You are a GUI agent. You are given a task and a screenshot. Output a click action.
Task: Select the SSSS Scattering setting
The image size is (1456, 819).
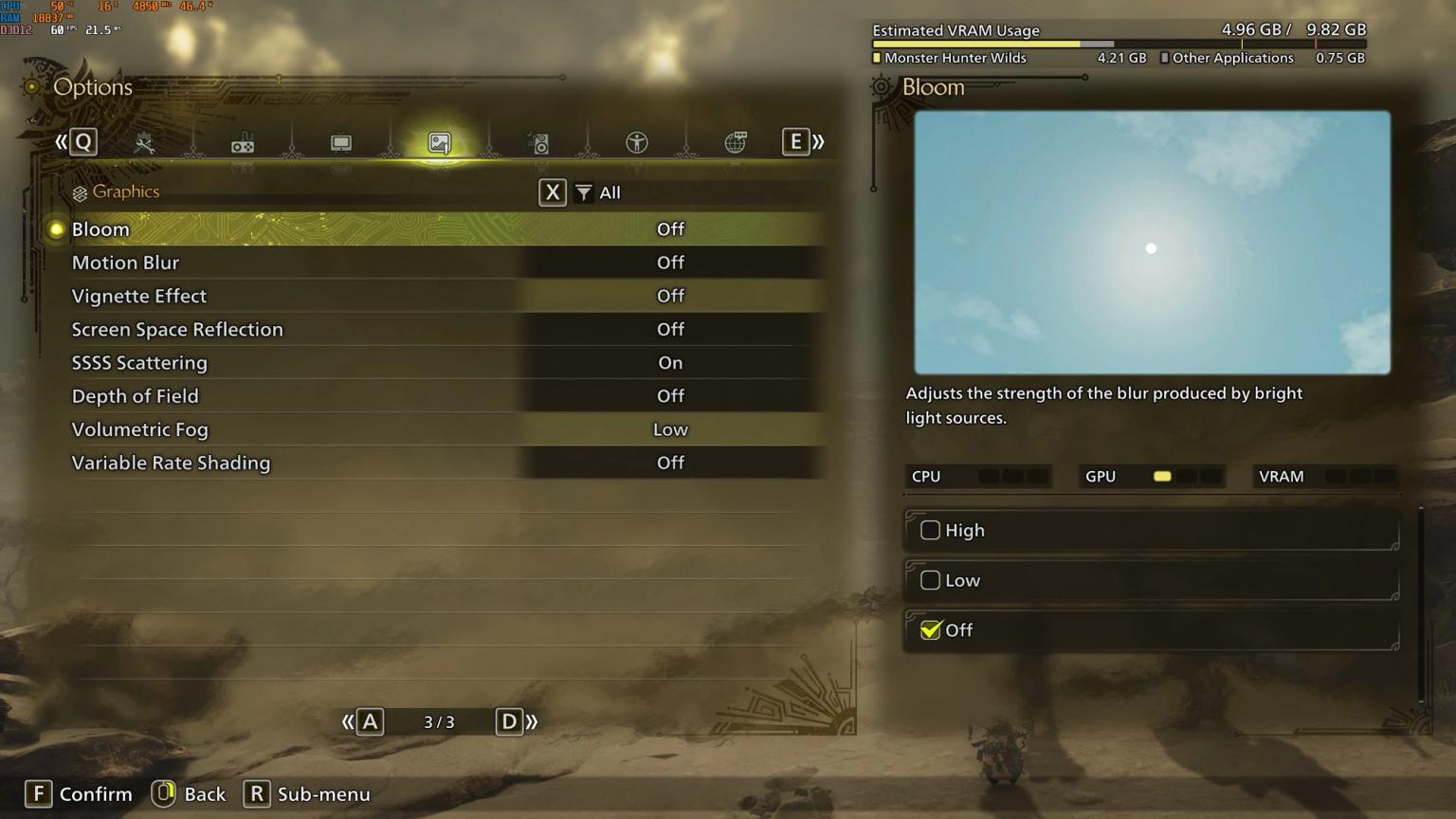click(436, 362)
